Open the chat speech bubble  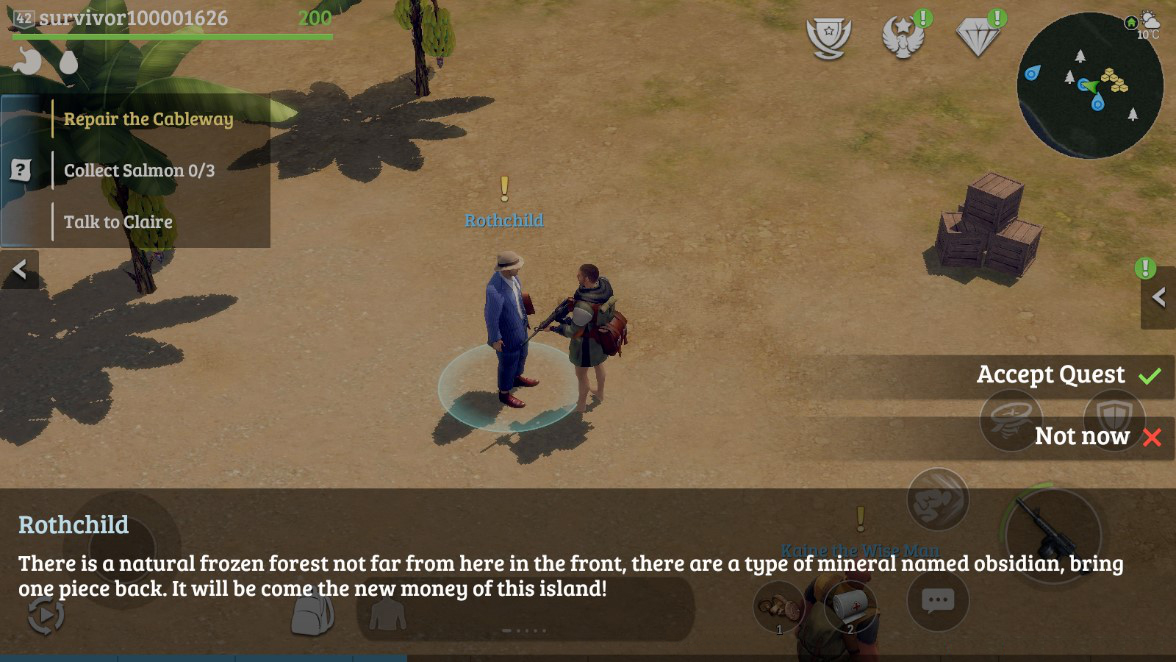pyautogui.click(x=936, y=601)
